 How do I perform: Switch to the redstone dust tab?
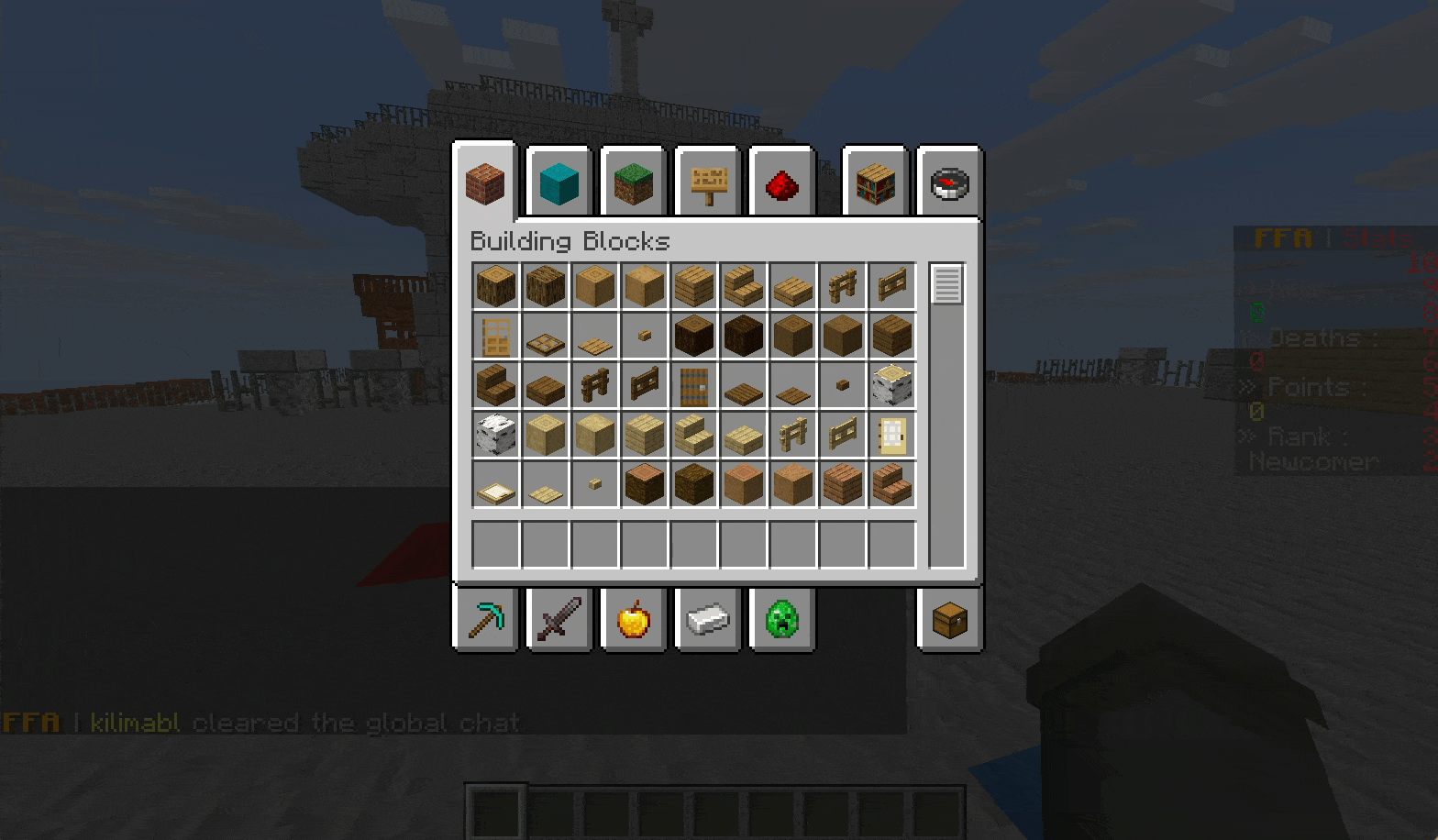click(781, 183)
